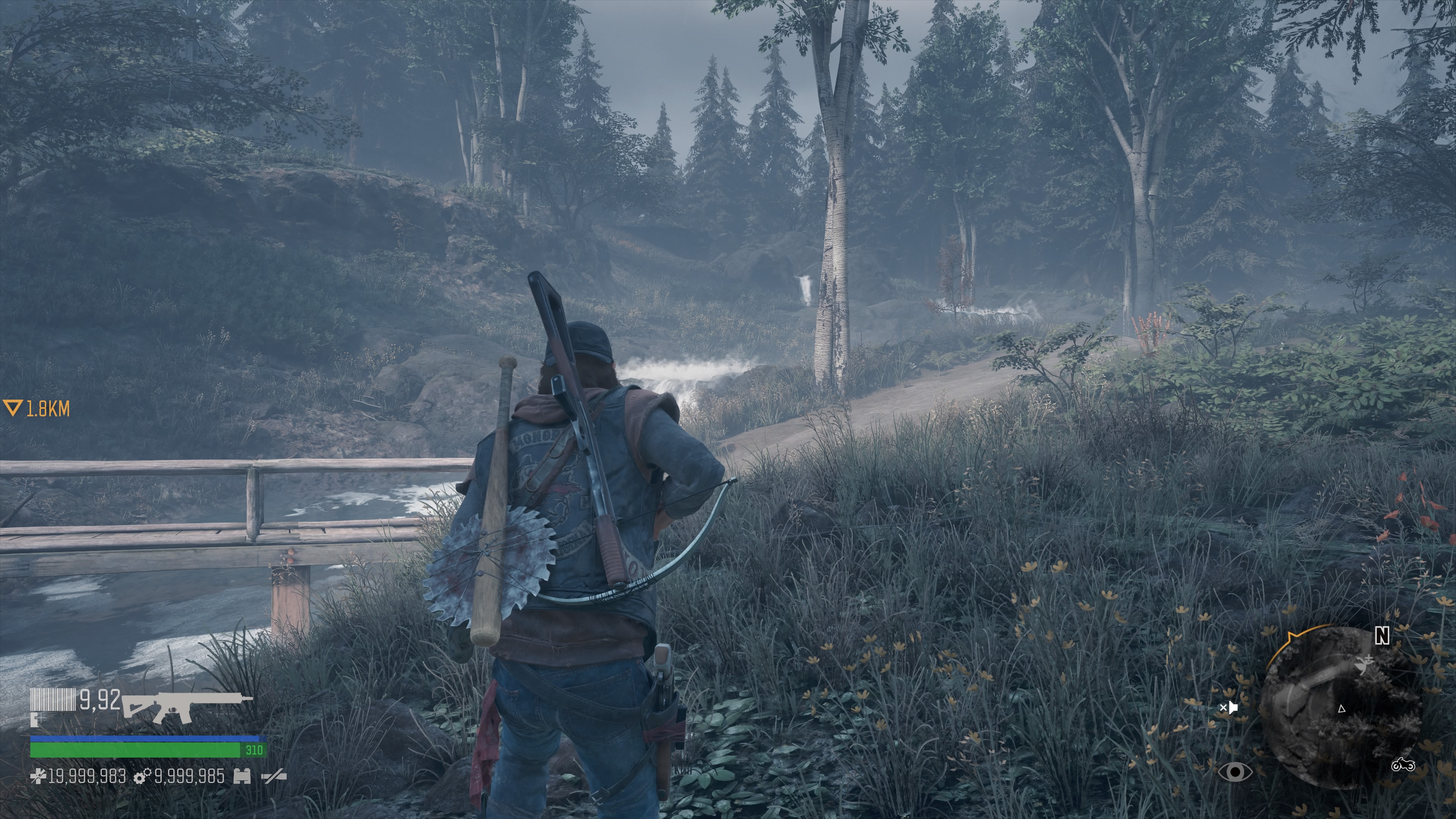Select the binoculars icon

pos(242,777)
